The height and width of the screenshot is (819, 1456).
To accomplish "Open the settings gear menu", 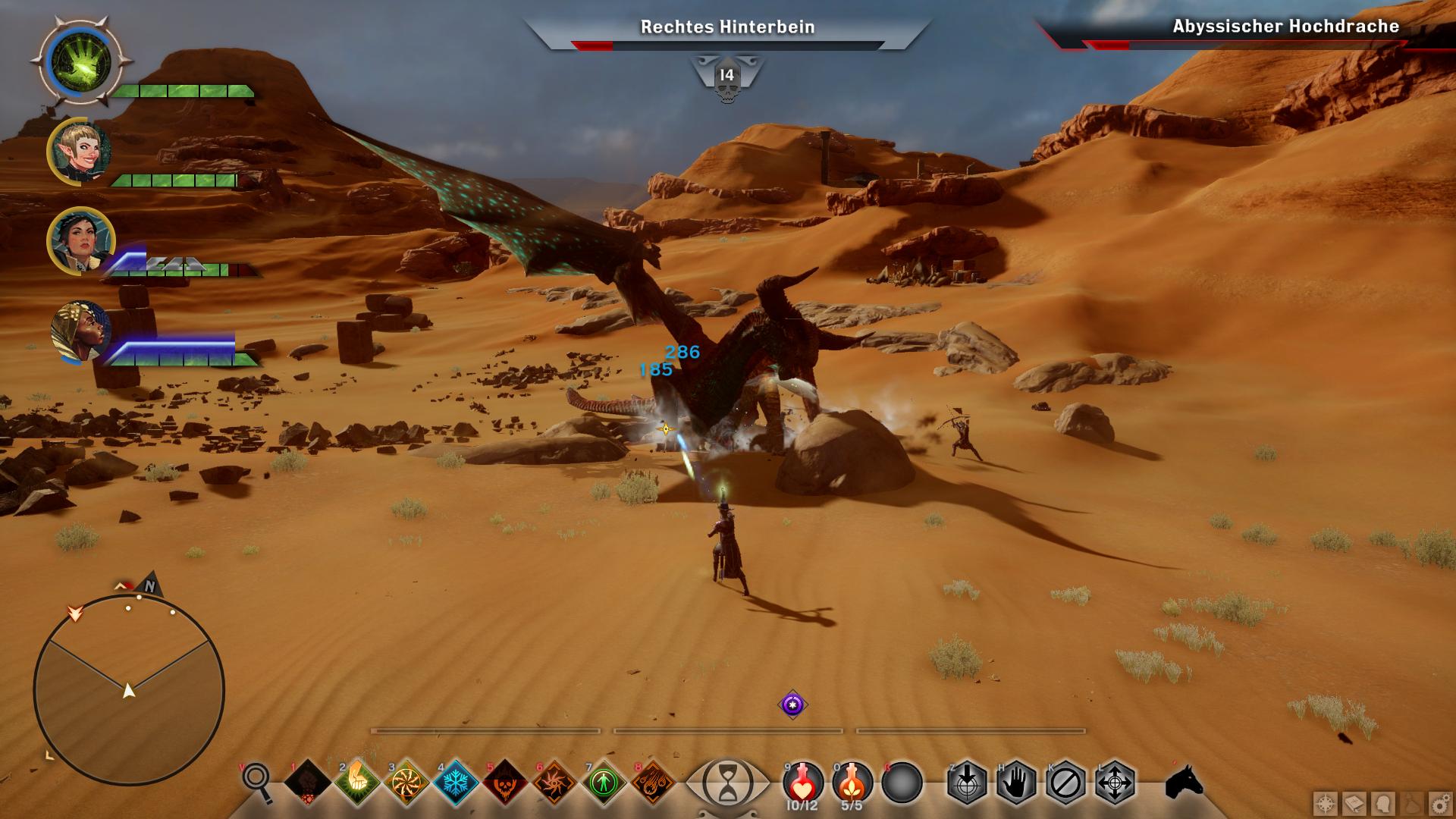I will click(1439, 803).
